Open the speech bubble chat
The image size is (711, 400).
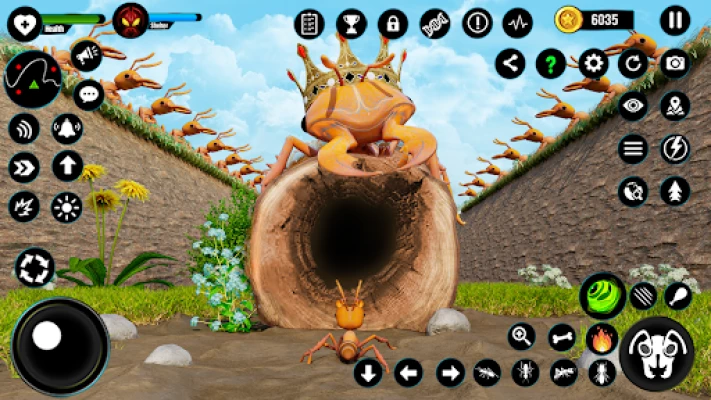89,95
